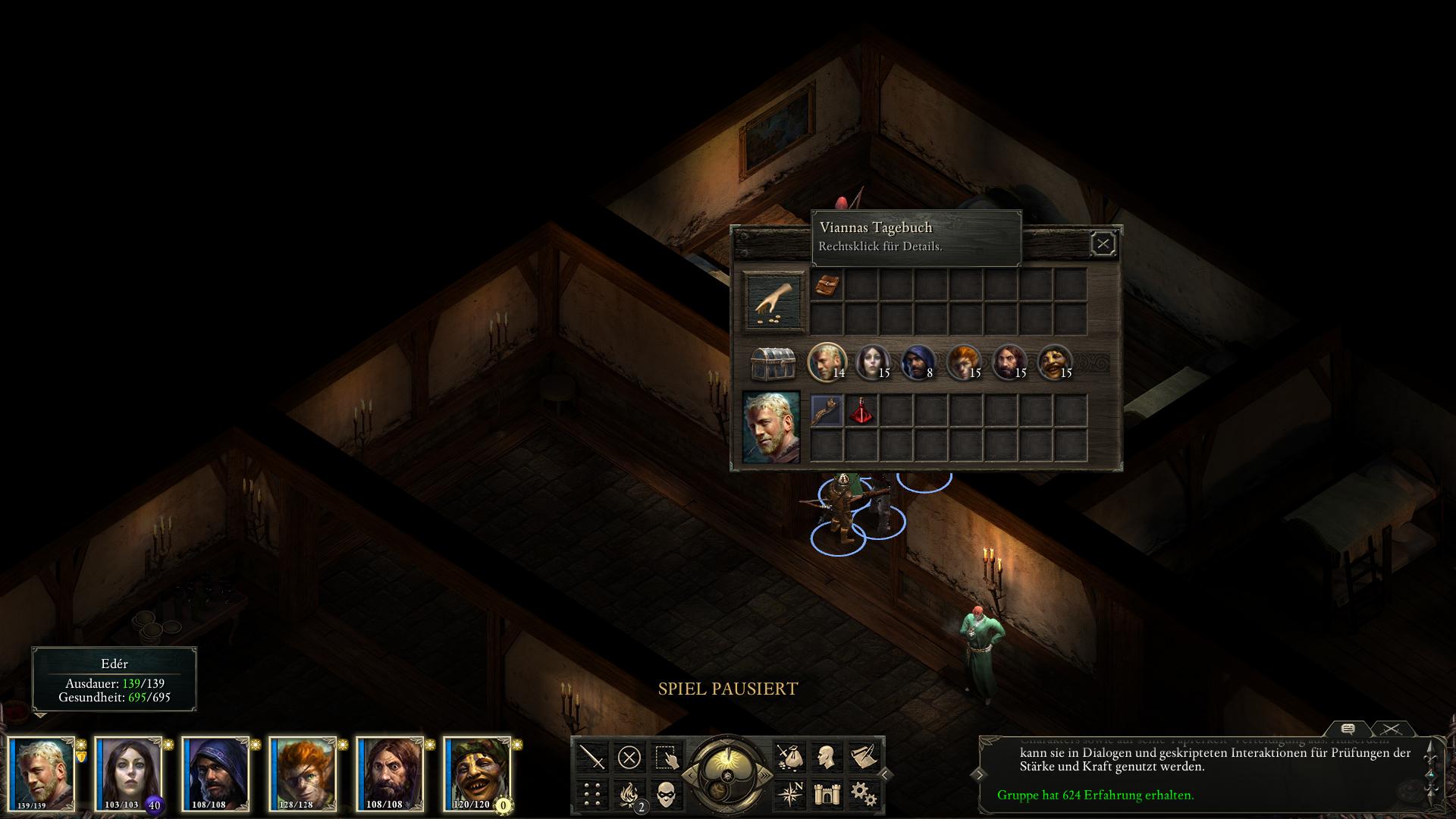The width and height of the screenshot is (1456, 819).
Task: Open the journal scroll and quill
Action: (864, 757)
